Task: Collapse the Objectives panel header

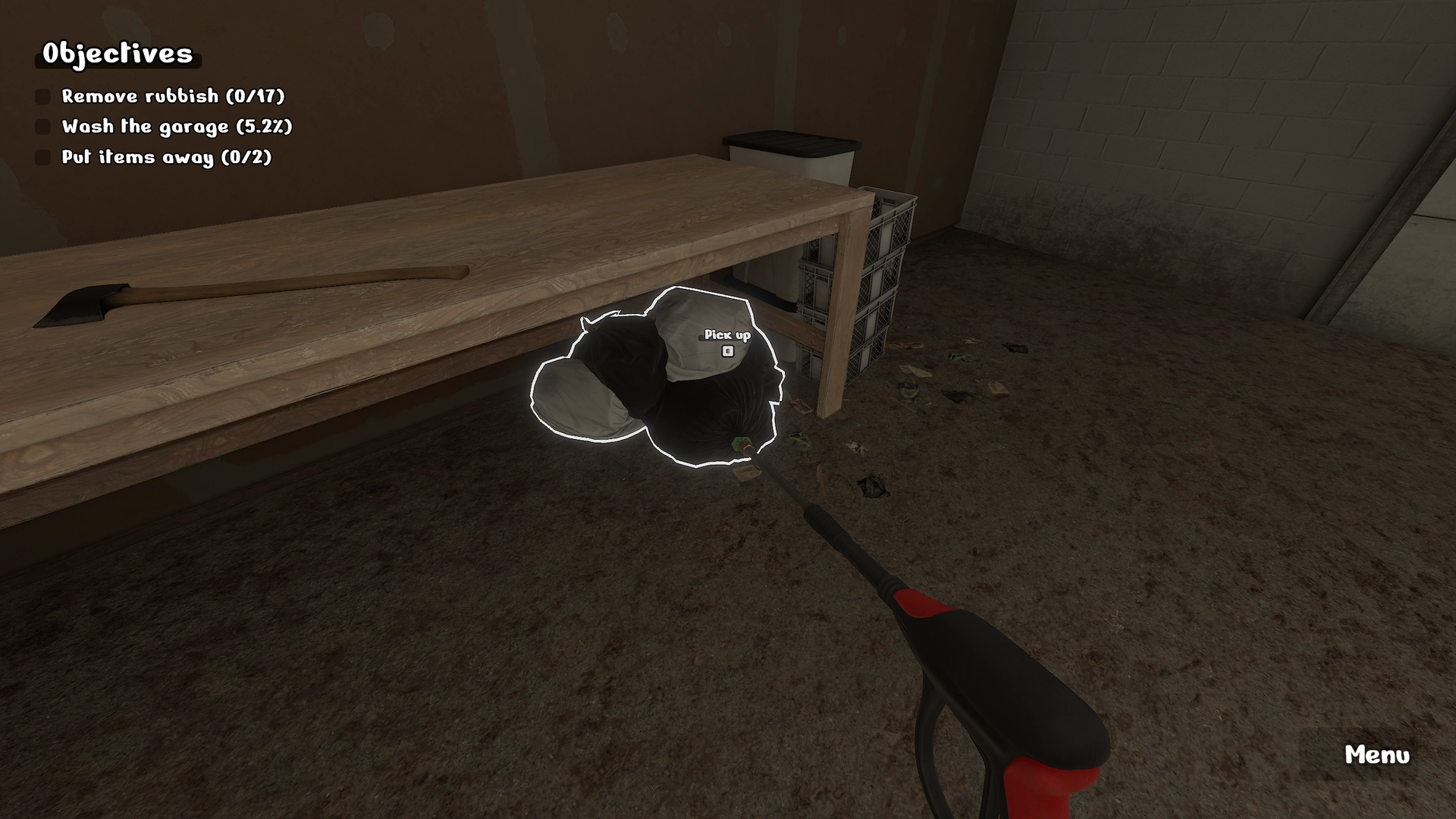Action: click(118, 54)
